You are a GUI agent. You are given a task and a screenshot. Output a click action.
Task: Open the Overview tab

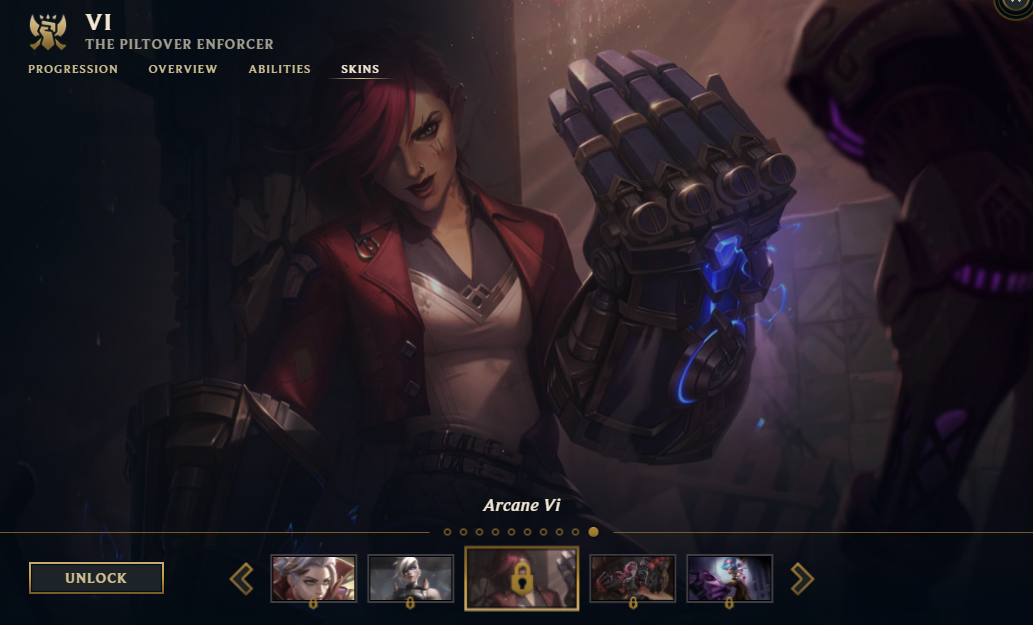pos(183,69)
